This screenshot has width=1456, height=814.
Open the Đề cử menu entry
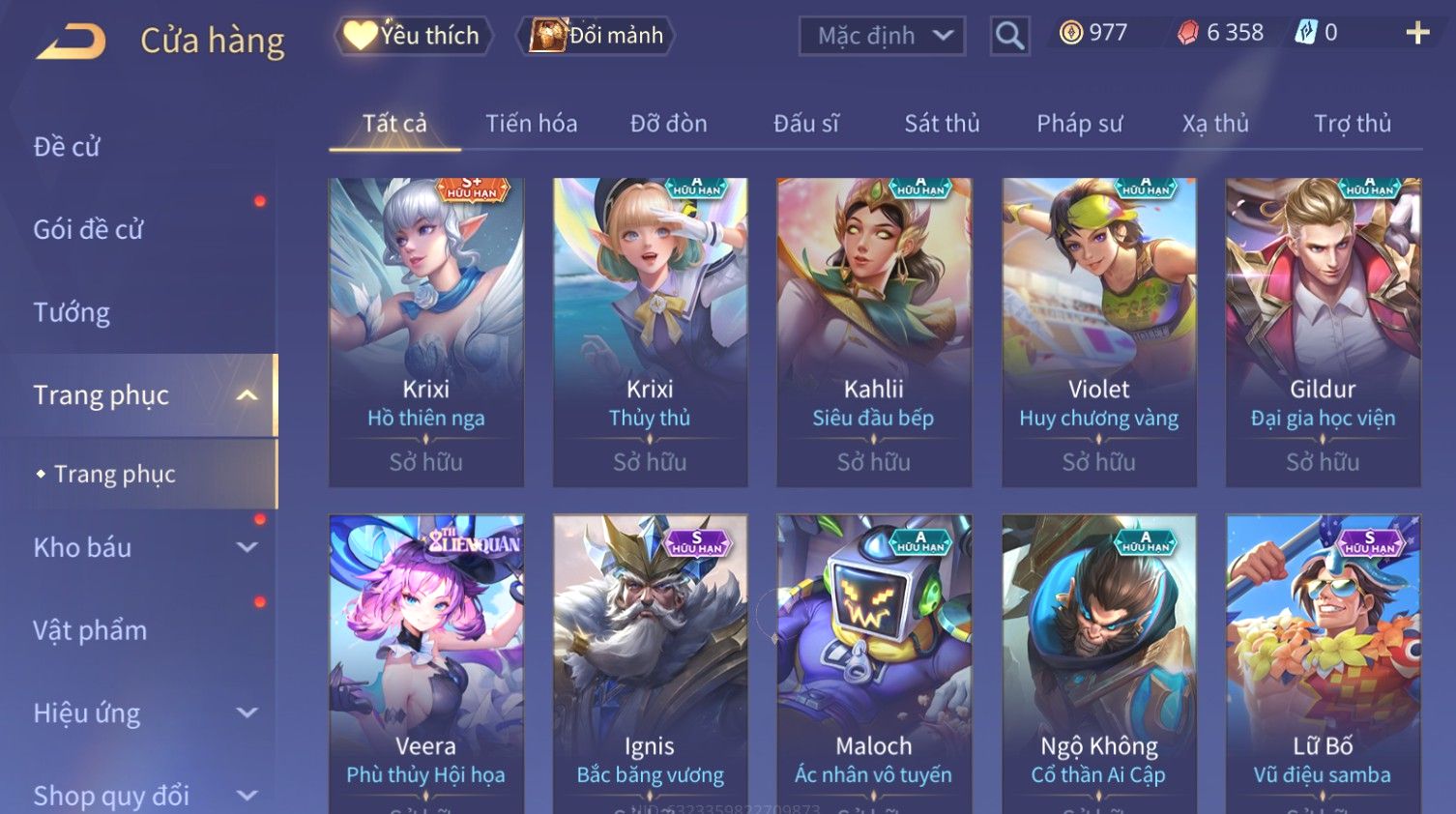click(68, 147)
